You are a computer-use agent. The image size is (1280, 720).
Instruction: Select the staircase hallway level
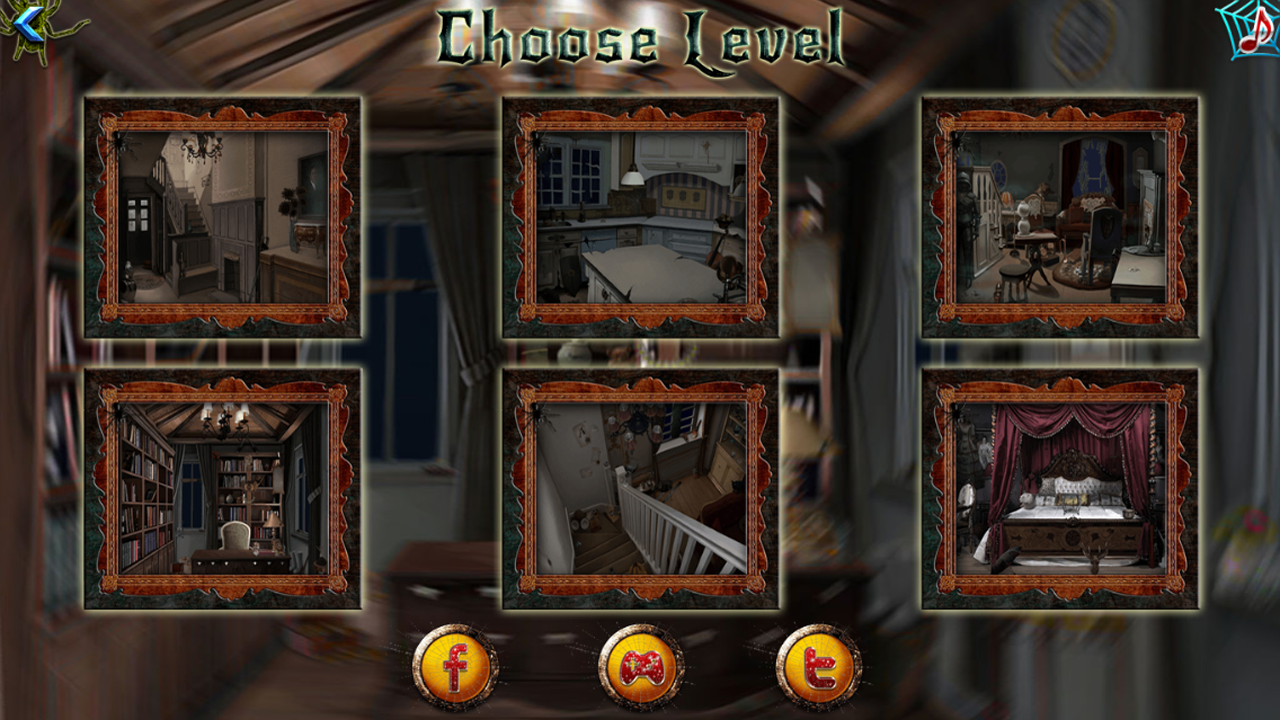222,217
